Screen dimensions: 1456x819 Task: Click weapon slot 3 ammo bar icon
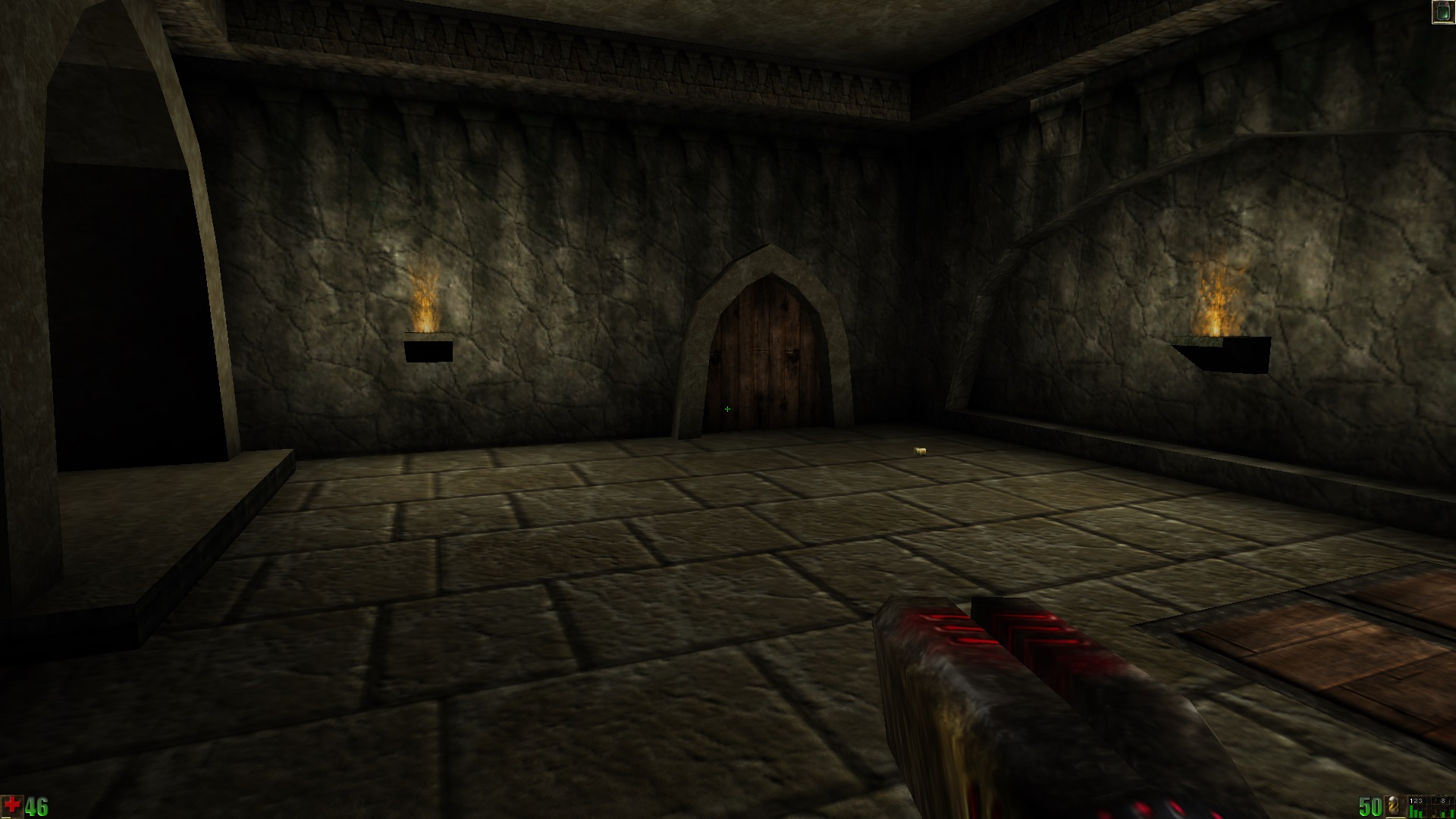(x=1420, y=814)
